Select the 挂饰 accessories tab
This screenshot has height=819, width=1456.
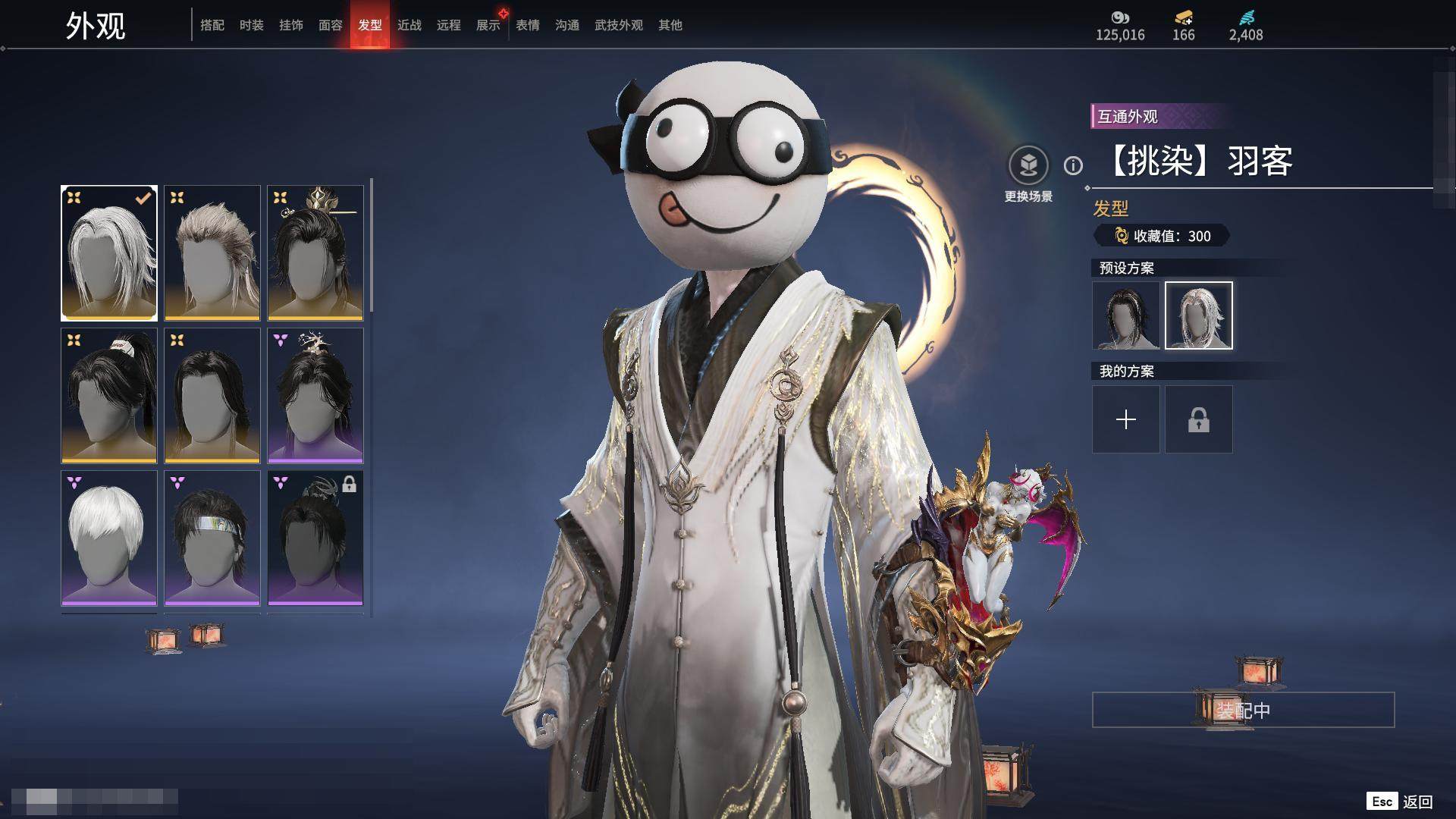tap(291, 25)
